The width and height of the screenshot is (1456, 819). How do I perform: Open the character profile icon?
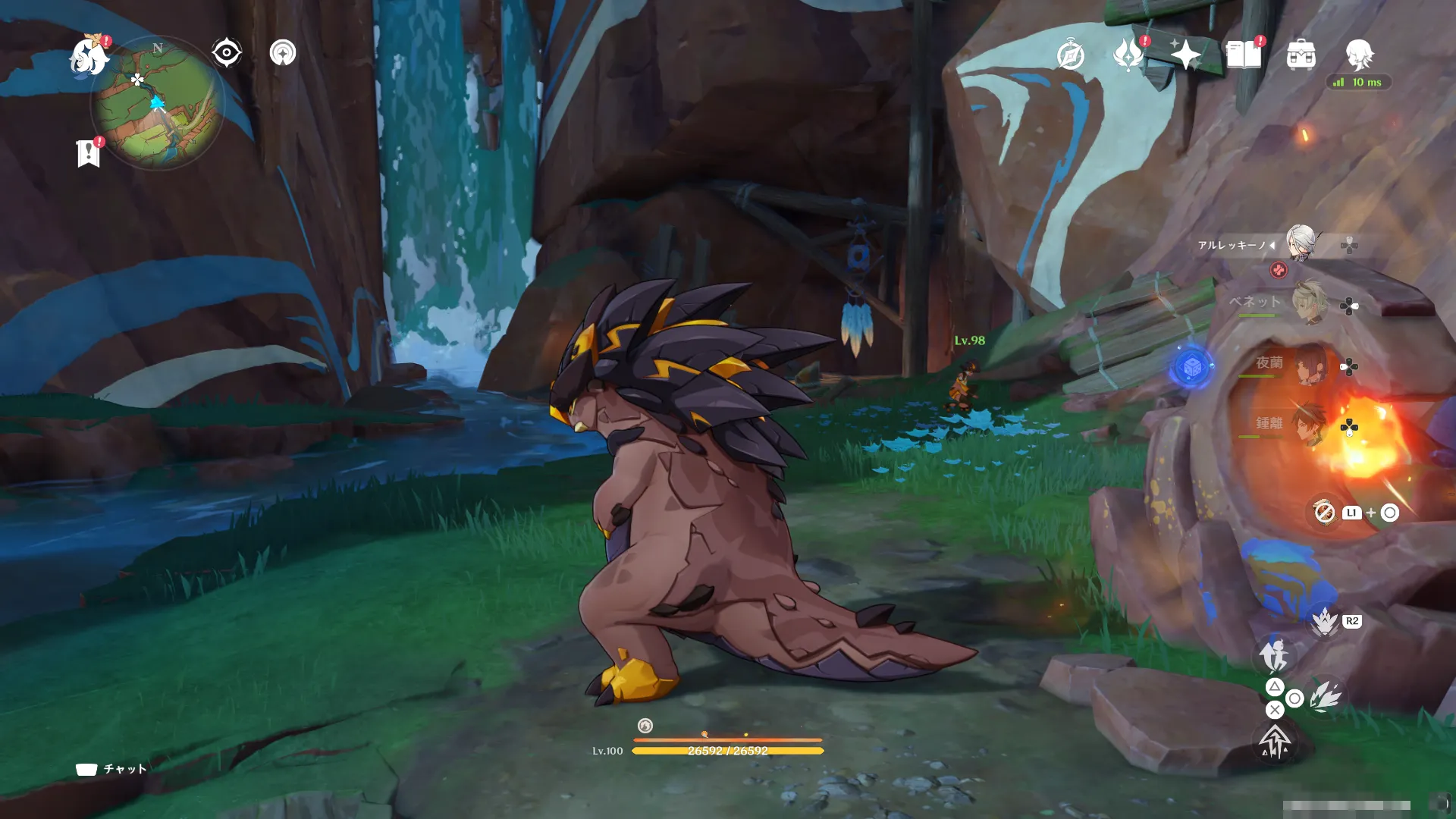(x=1359, y=55)
